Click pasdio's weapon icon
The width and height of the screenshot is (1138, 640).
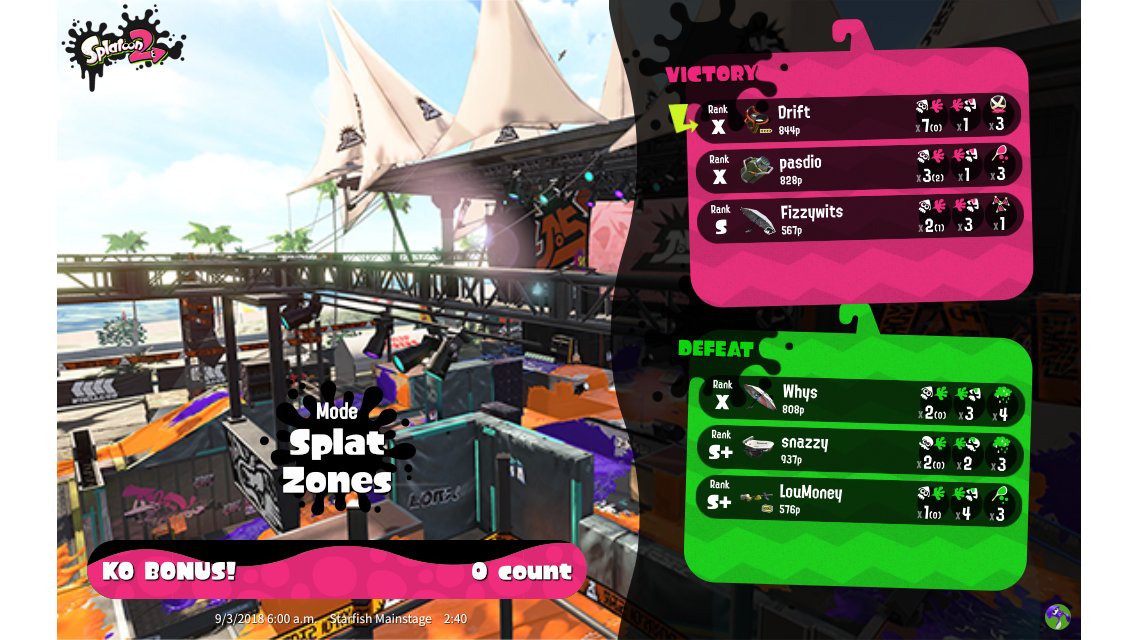click(757, 168)
